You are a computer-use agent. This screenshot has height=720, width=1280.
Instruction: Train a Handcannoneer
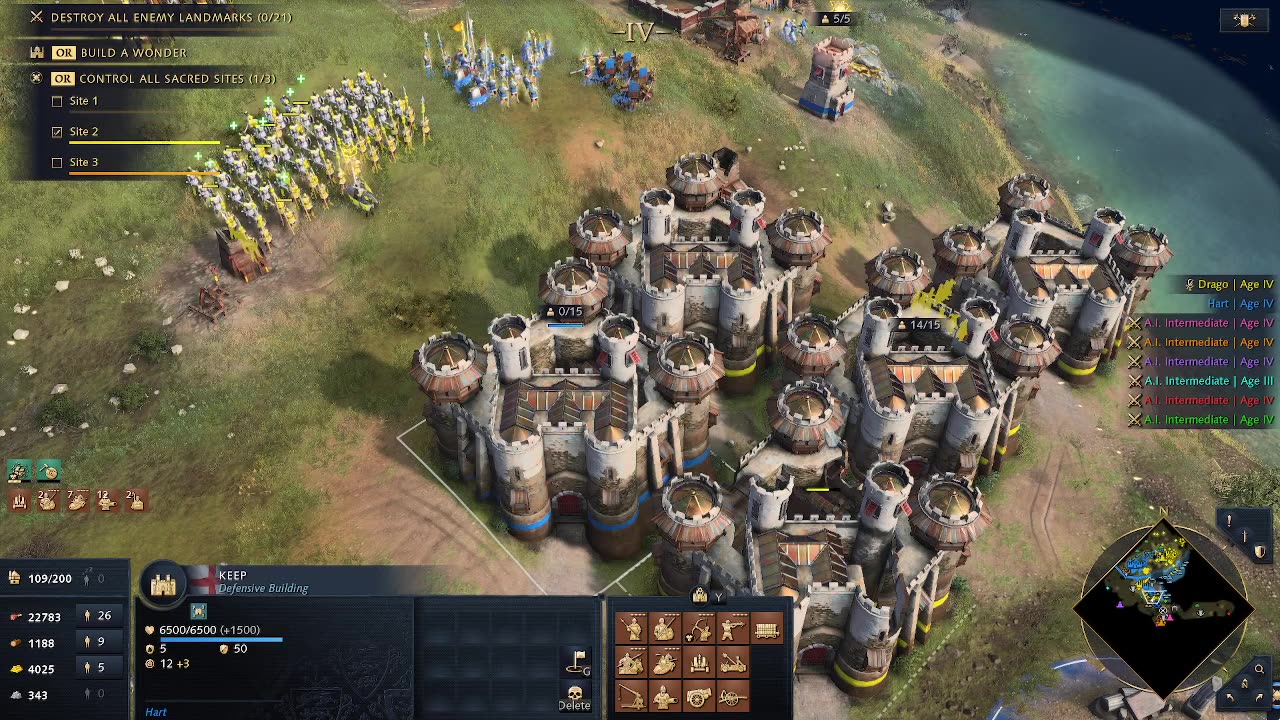coord(733,628)
